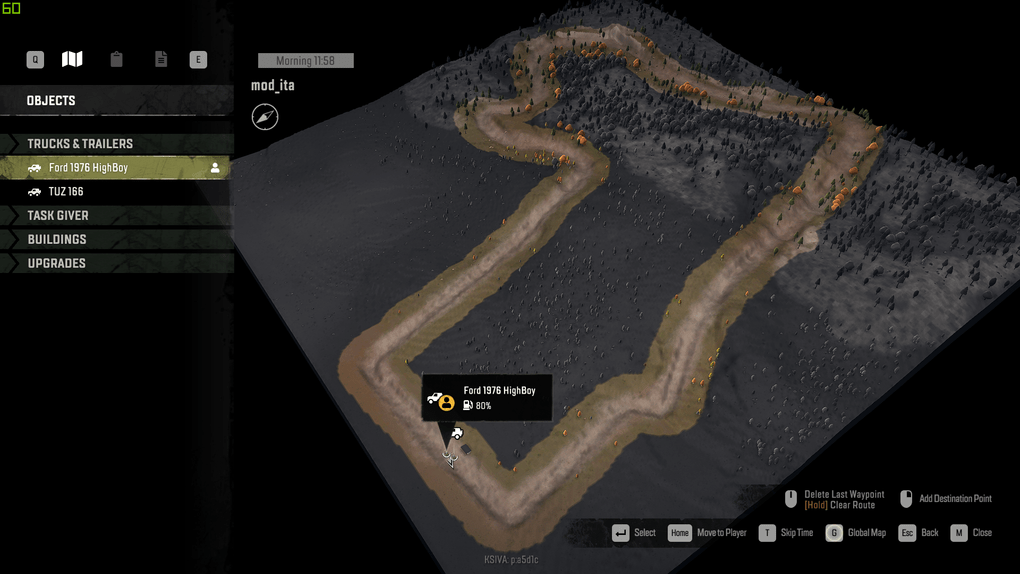Select Ford 1976 HighBoy in truck list
Viewport: 1020px width, 574px height.
(x=88, y=168)
